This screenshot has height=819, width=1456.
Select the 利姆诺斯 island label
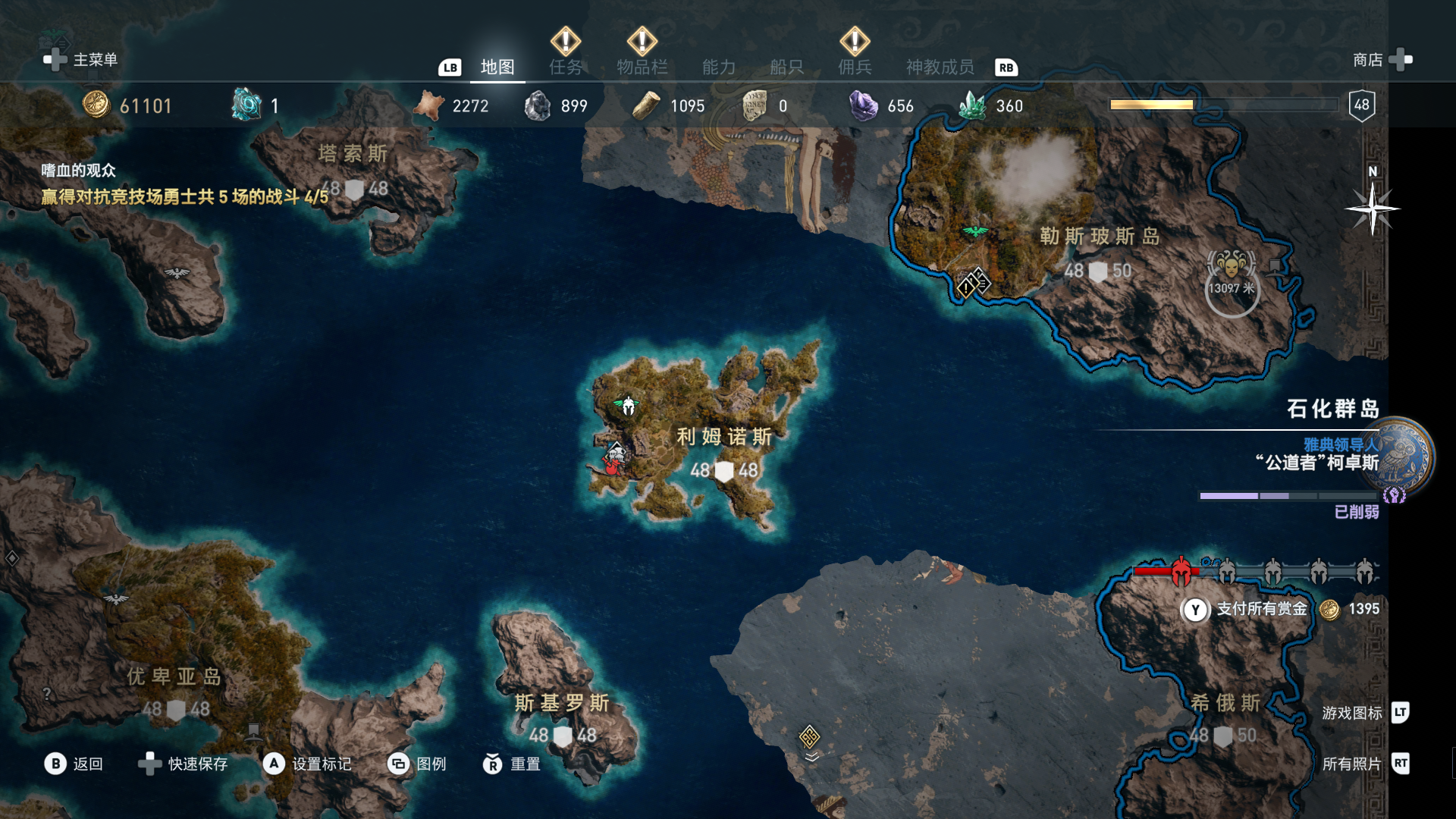pyautogui.click(x=724, y=437)
